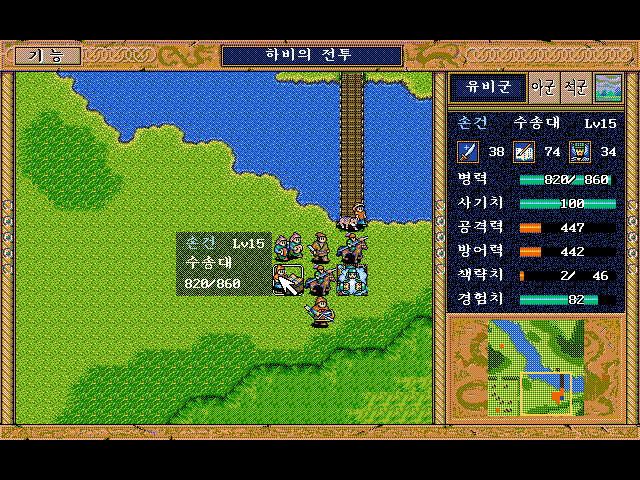Click the sword stat icon
640x480 pixels.
click(468, 152)
